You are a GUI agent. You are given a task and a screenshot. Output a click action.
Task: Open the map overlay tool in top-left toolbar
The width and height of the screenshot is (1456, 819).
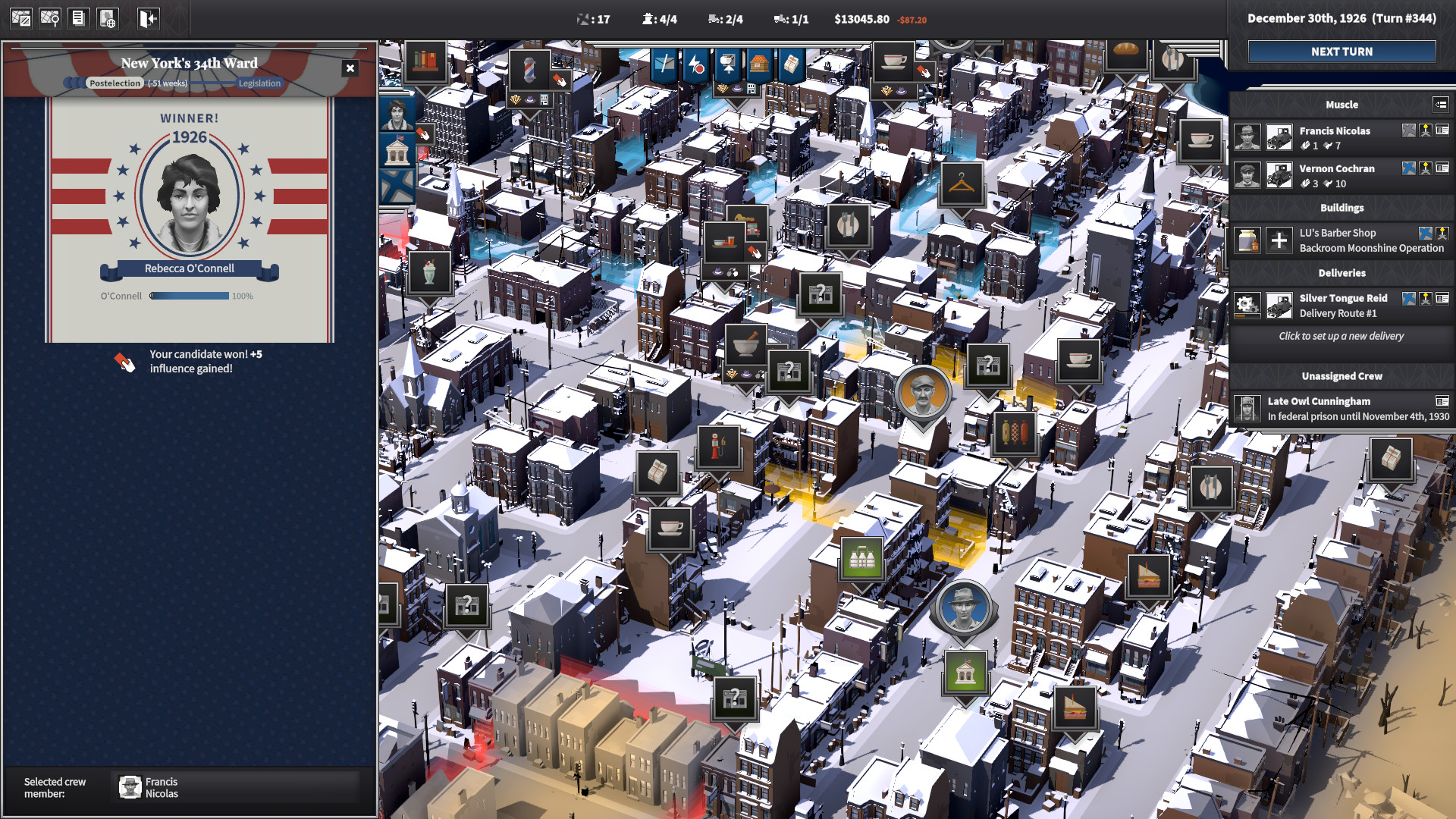[x=20, y=18]
